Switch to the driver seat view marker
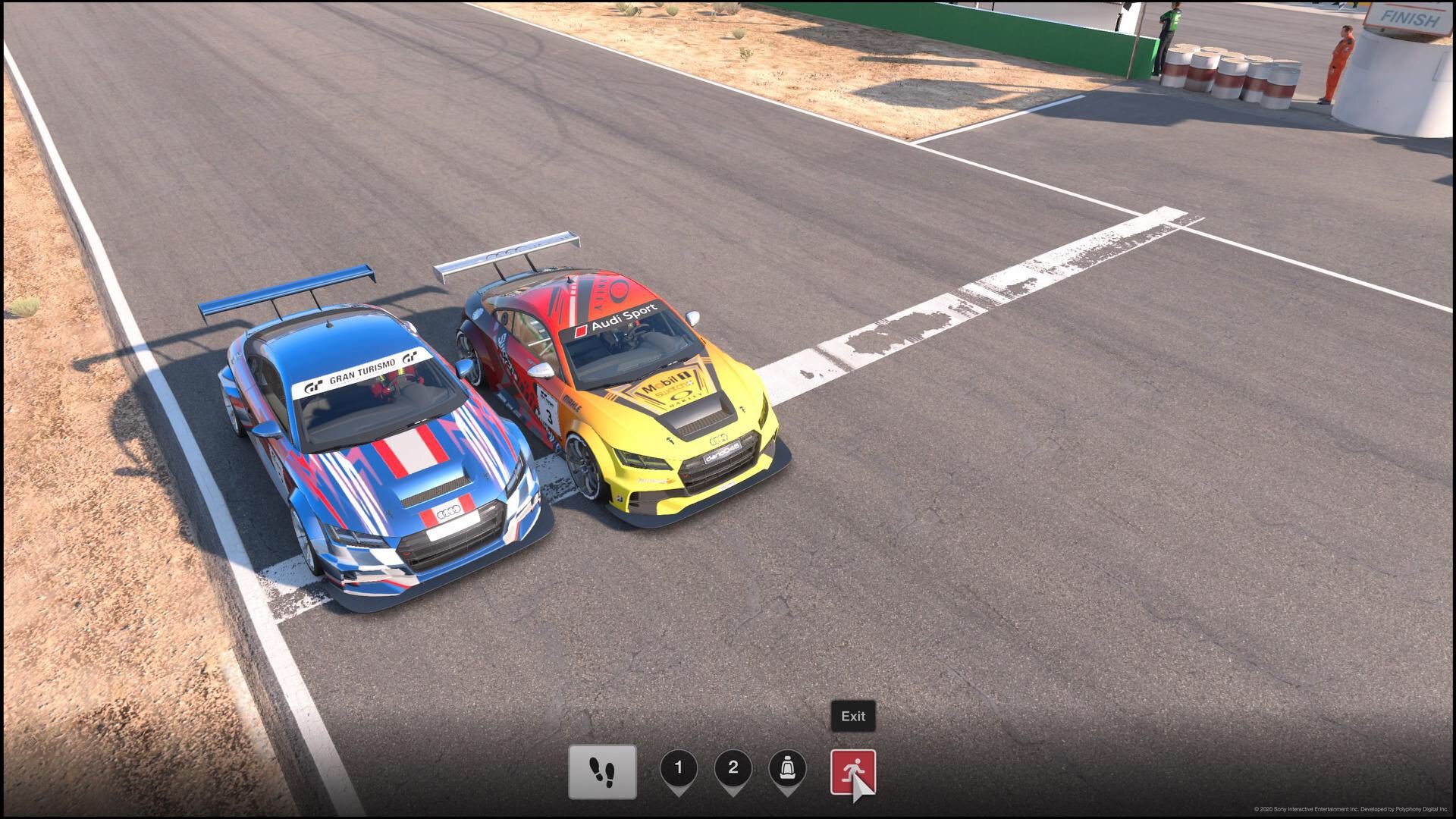Viewport: 1456px width, 819px height. click(x=787, y=769)
